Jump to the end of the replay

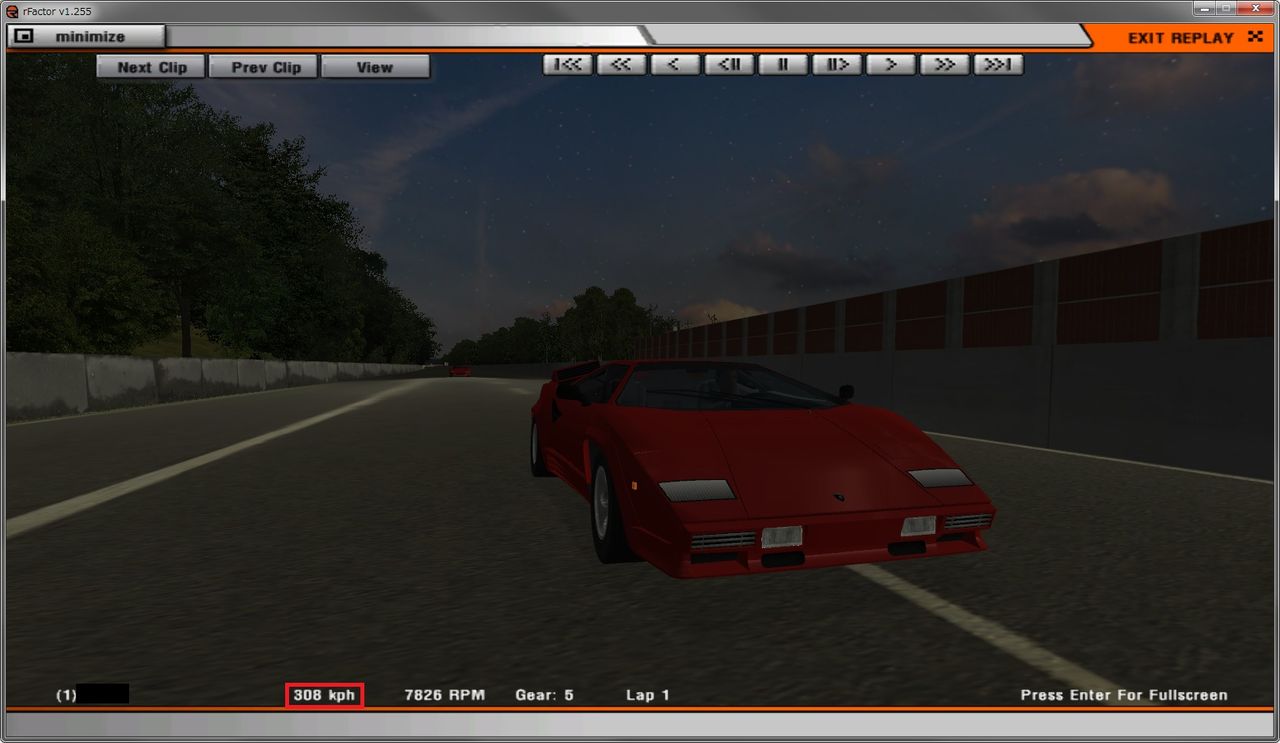998,64
